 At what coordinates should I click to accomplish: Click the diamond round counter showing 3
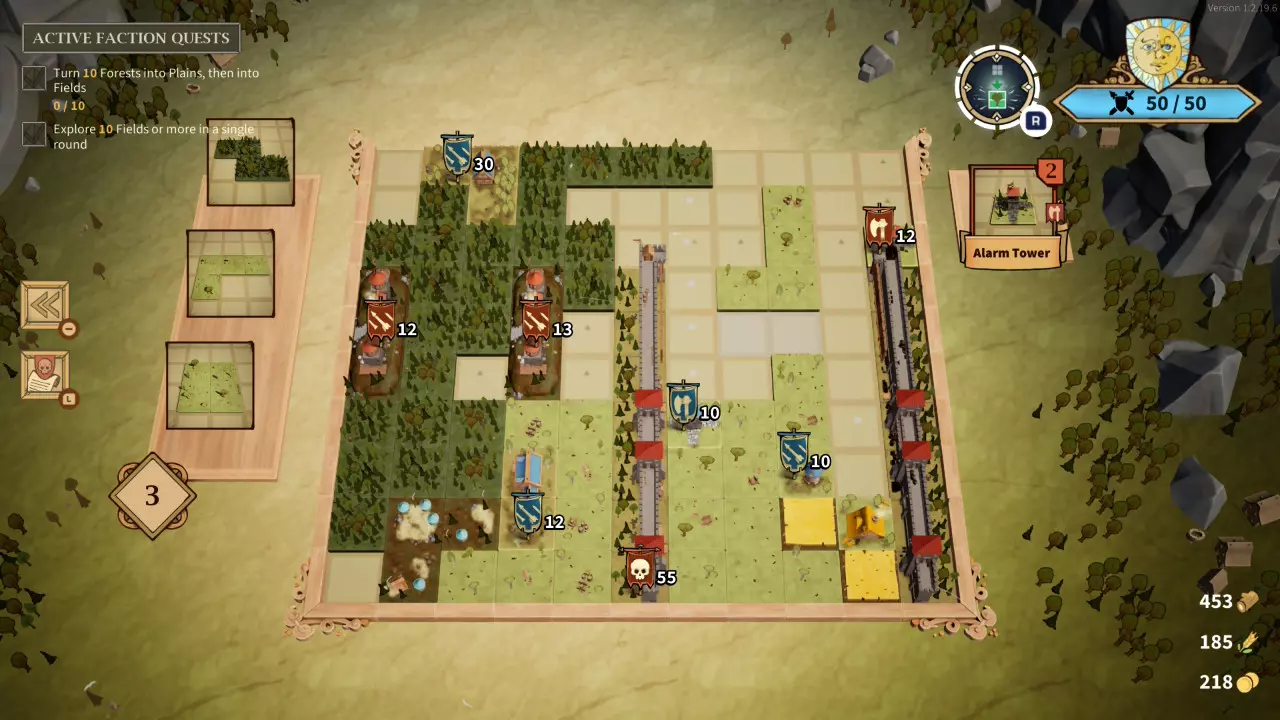coord(152,495)
